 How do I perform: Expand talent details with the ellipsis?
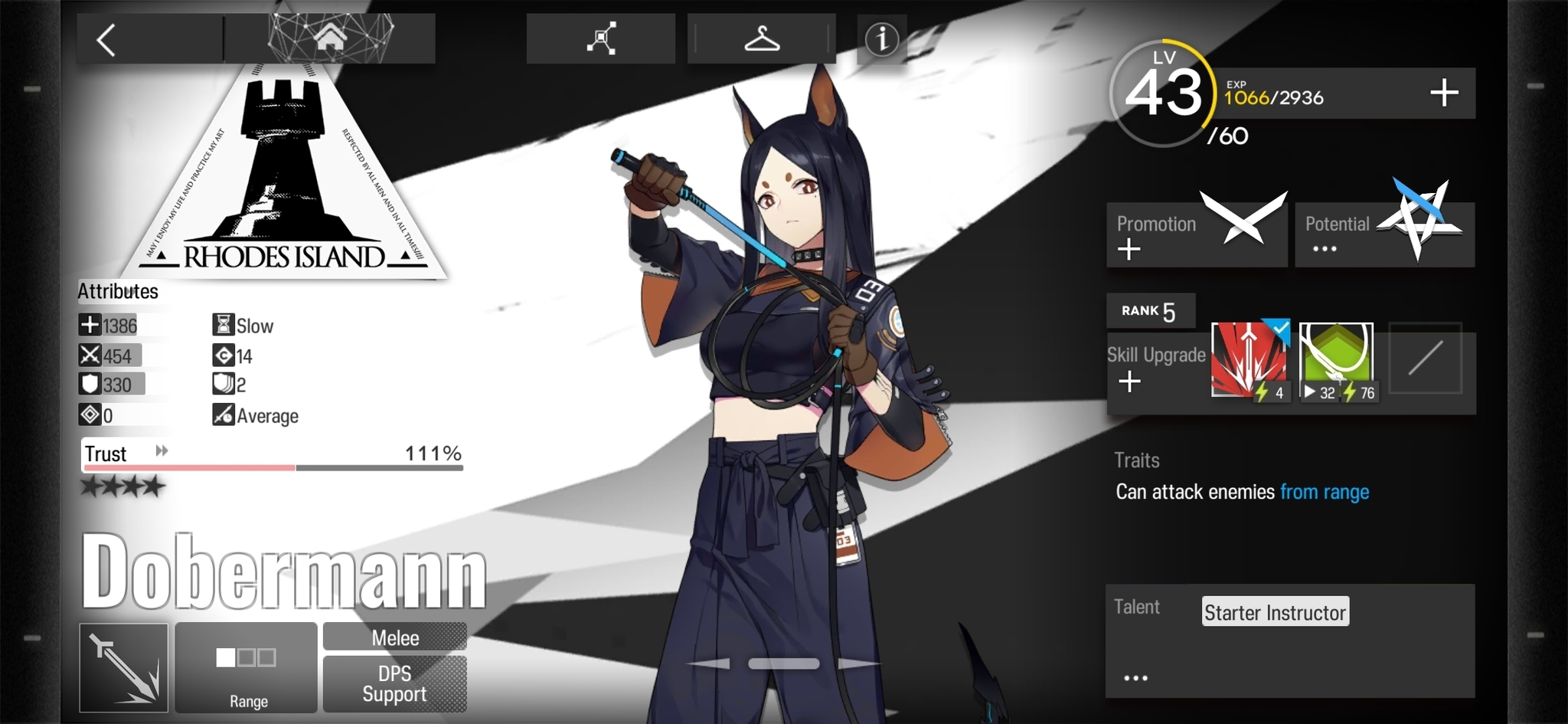[x=1135, y=678]
